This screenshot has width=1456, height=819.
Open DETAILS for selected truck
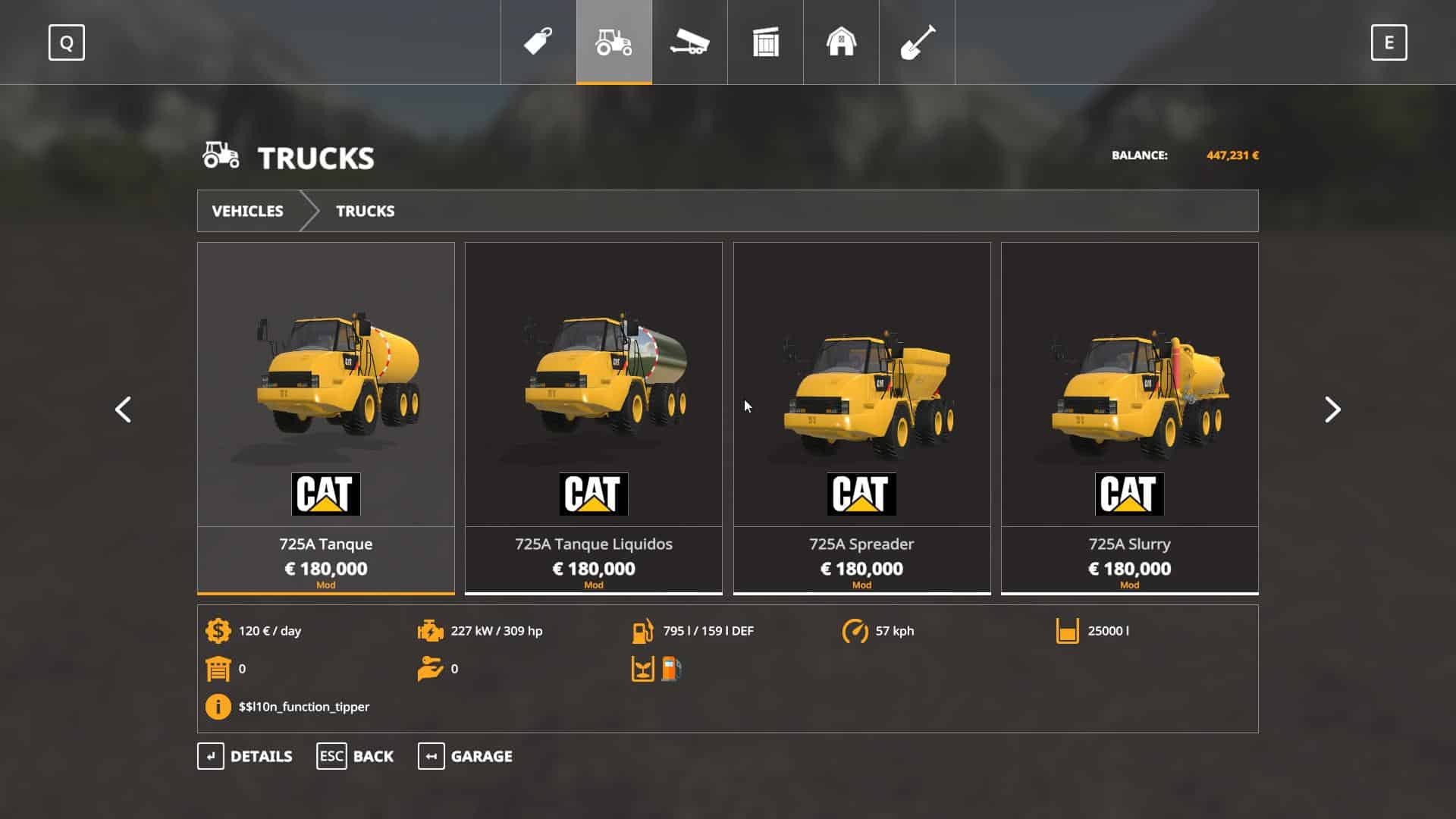[x=245, y=756]
